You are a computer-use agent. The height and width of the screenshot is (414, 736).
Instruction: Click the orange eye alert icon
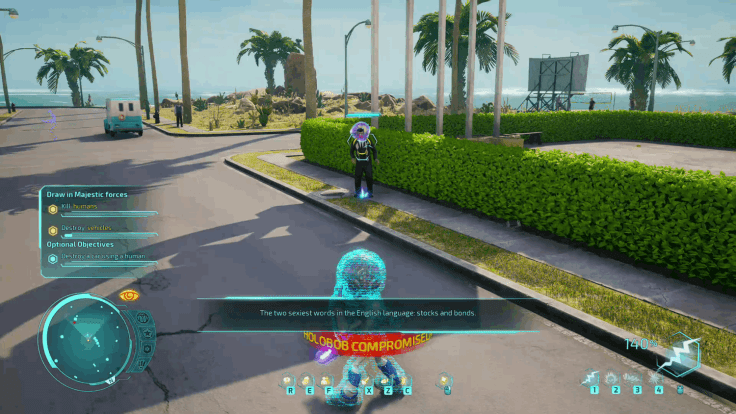(x=127, y=296)
